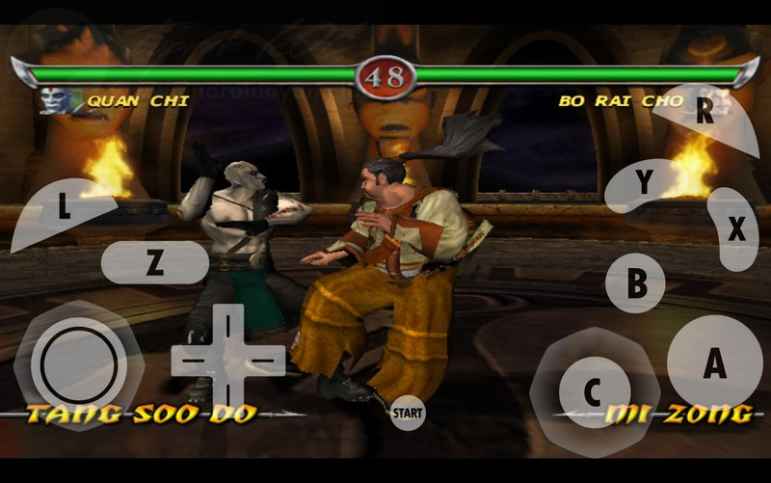Viewport: 771px width, 483px height.
Task: Tap the X action button
Action: (x=736, y=230)
